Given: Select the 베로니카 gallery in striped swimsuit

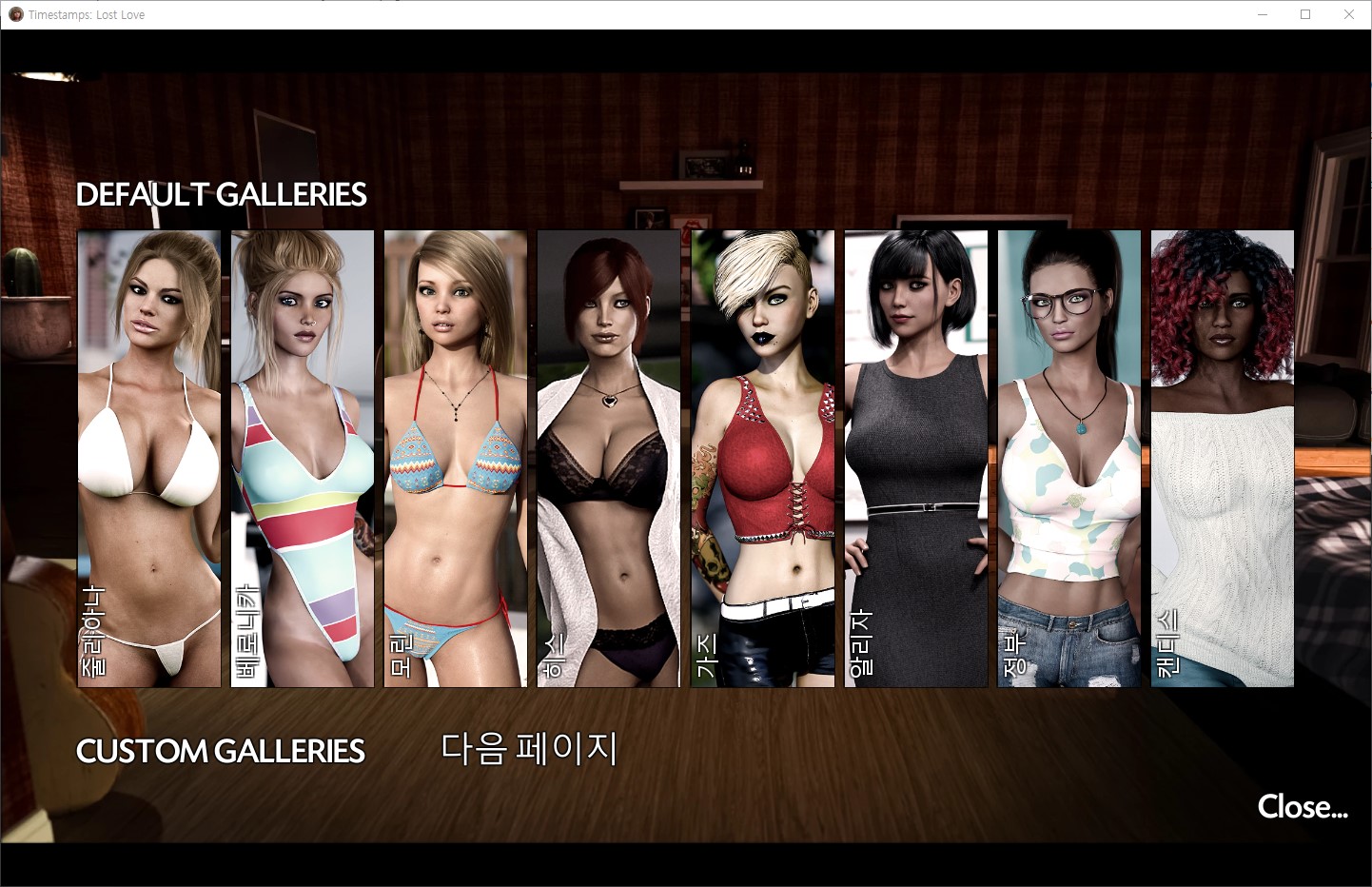Looking at the screenshot, I should (x=303, y=458).
